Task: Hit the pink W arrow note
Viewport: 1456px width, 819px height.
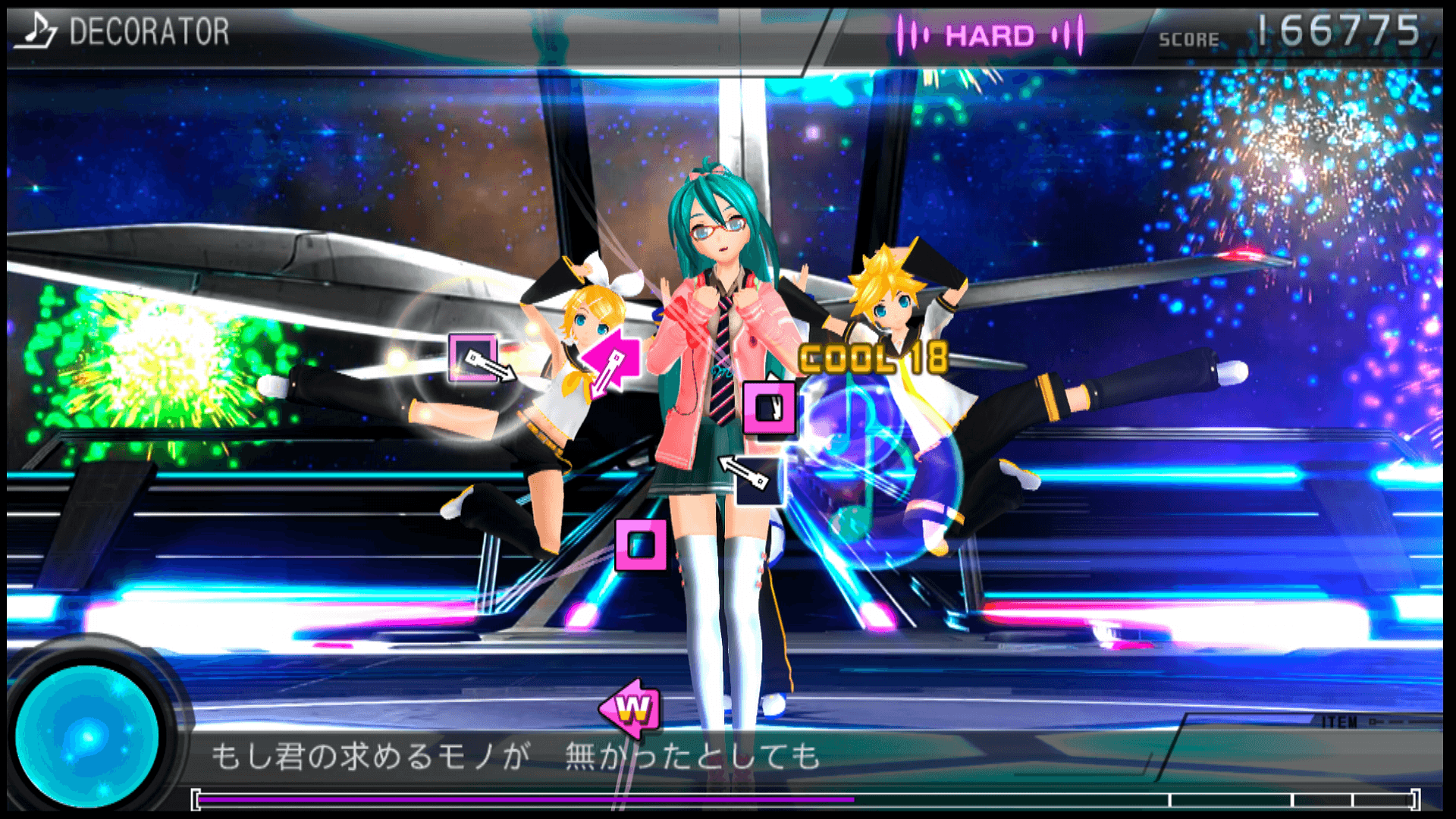Action: (631, 709)
